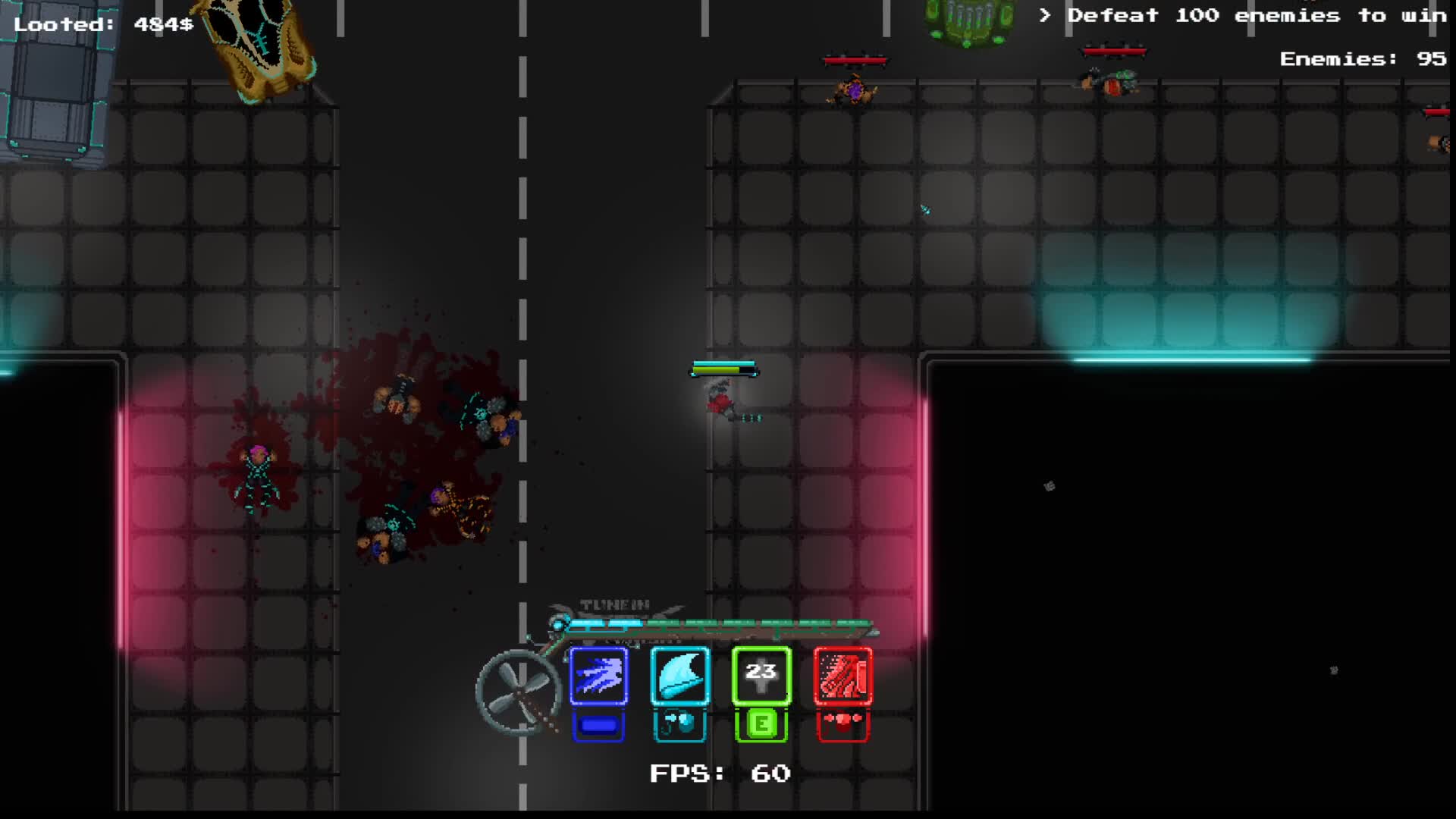Click the right-mouse badge under the cyan ability
This screenshot has width=1456, height=819.
pyautogui.click(x=680, y=724)
